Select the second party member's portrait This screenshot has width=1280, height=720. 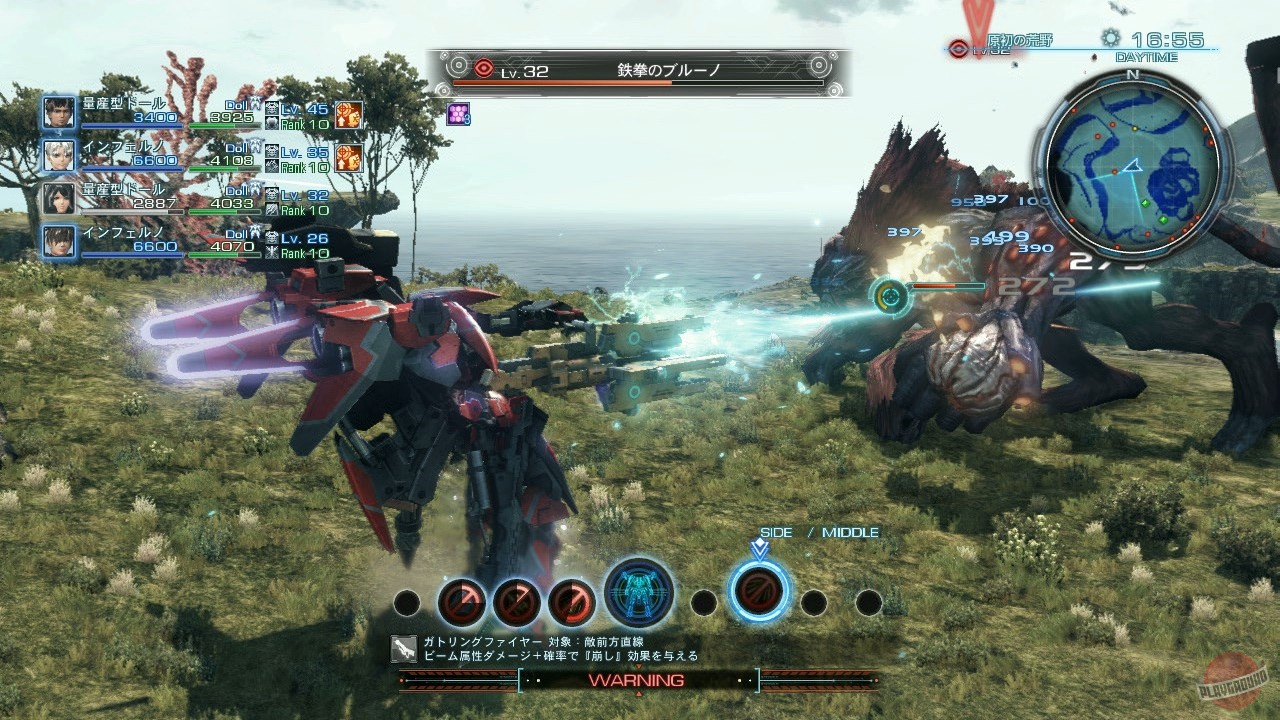tap(57, 154)
